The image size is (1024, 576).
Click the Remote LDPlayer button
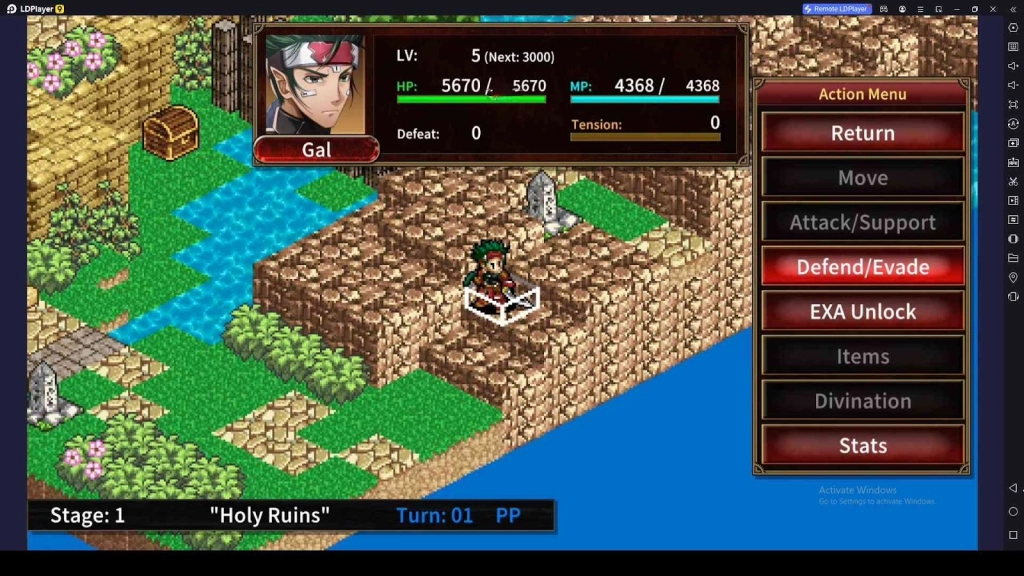pos(837,9)
